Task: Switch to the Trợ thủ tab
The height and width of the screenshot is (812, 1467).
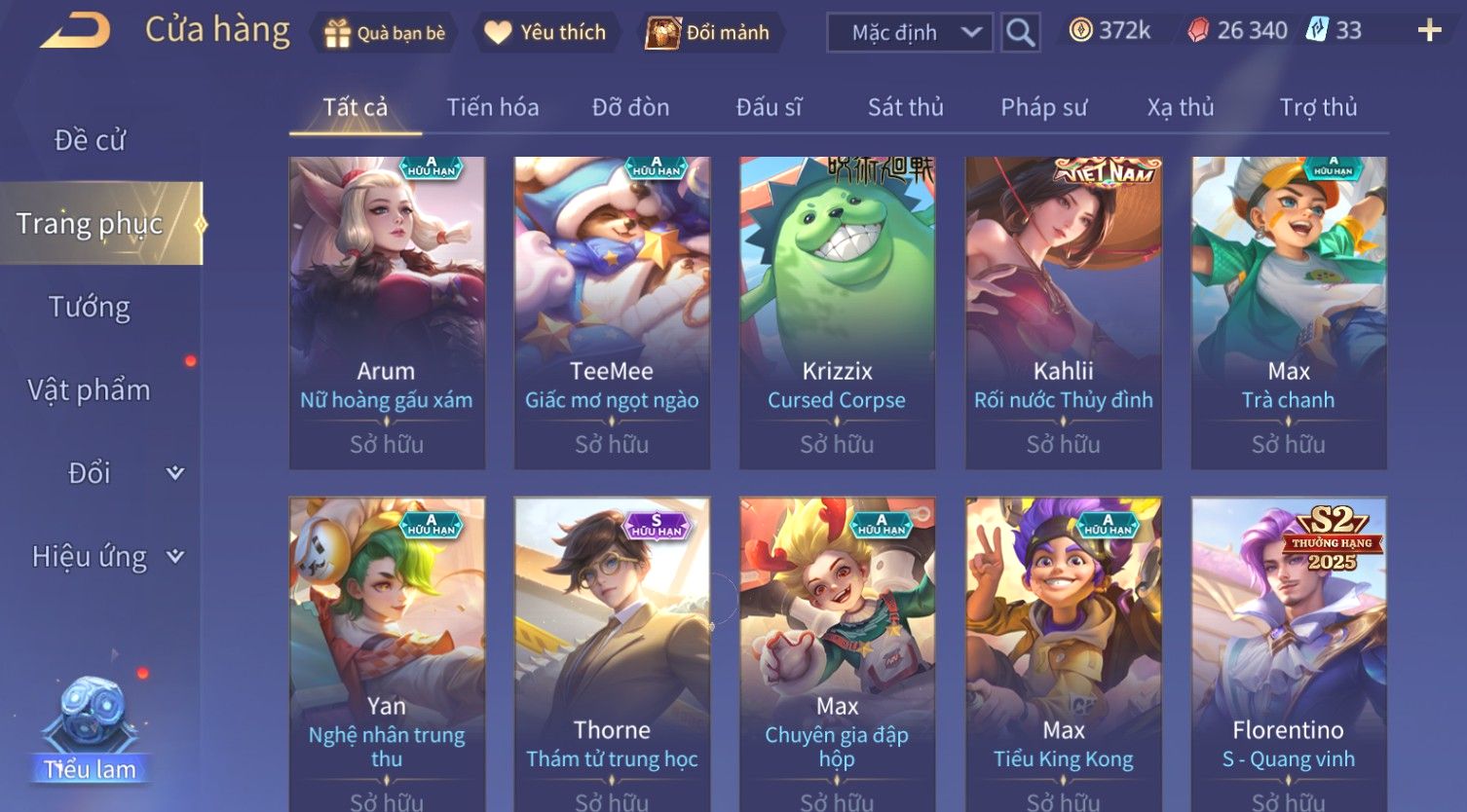Action: (1318, 107)
